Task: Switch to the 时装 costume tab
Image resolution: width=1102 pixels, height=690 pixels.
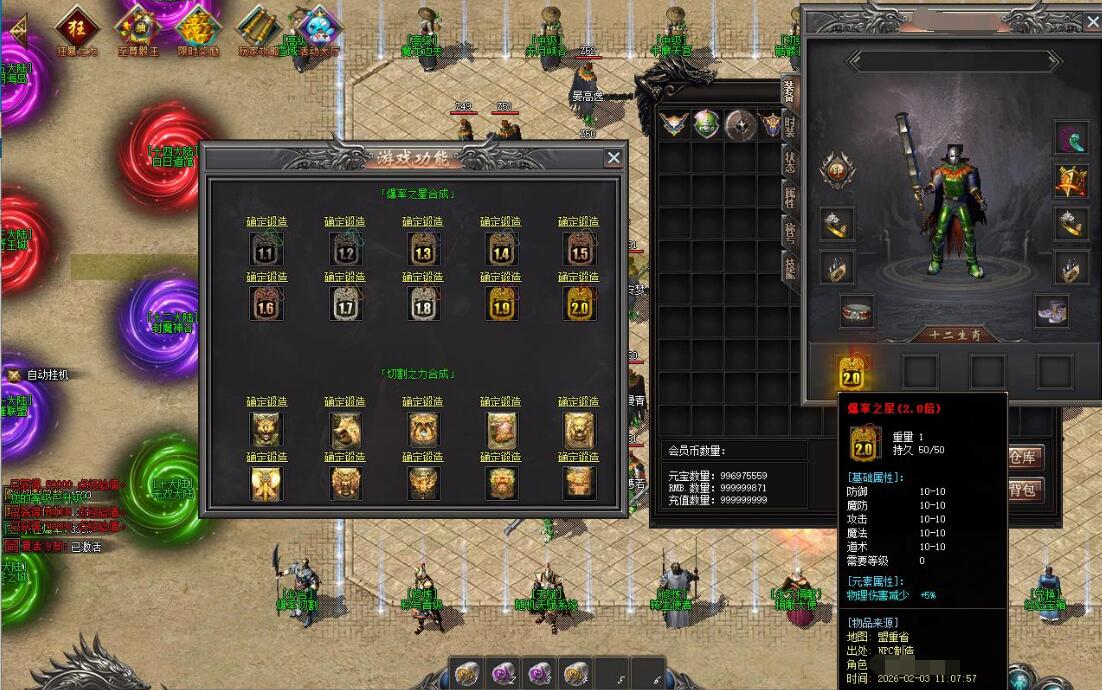Action: point(789,126)
